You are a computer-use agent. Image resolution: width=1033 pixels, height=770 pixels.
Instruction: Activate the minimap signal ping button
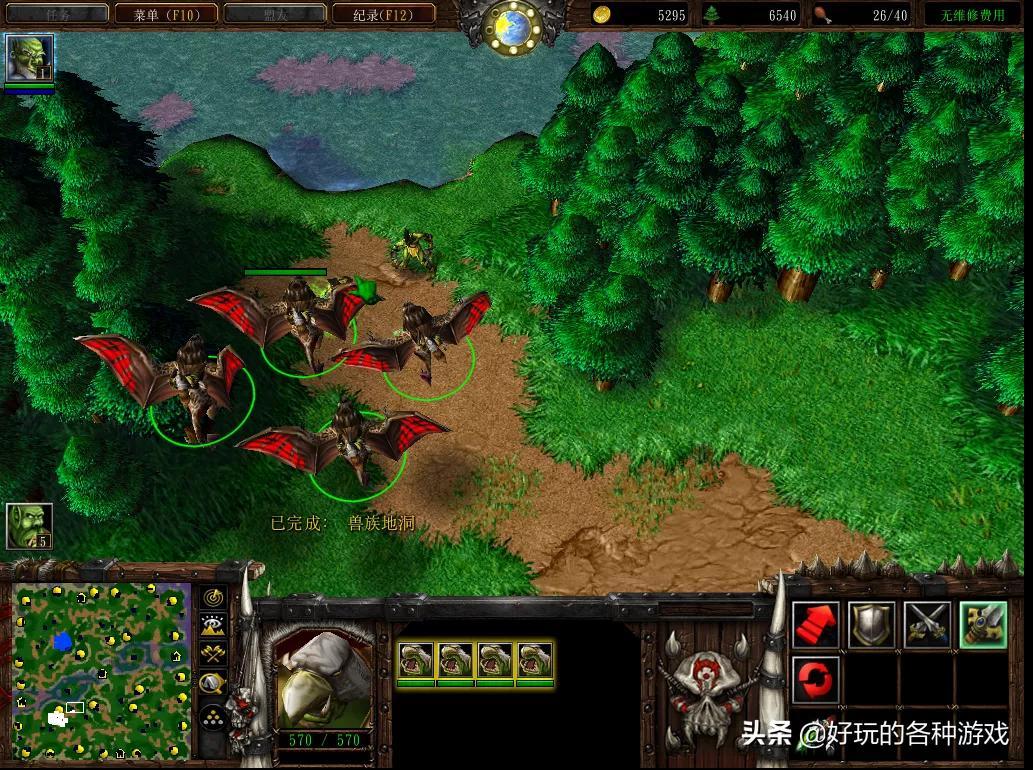[213, 597]
